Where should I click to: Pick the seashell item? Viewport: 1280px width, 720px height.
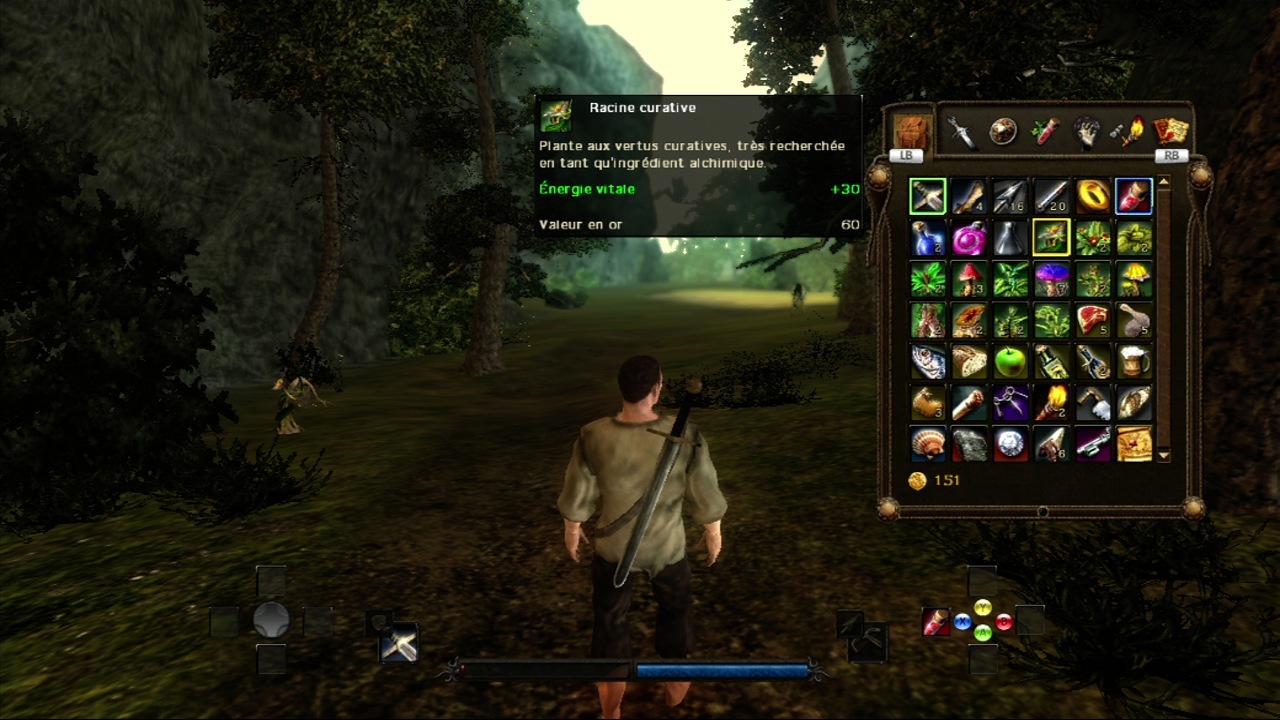(x=928, y=444)
